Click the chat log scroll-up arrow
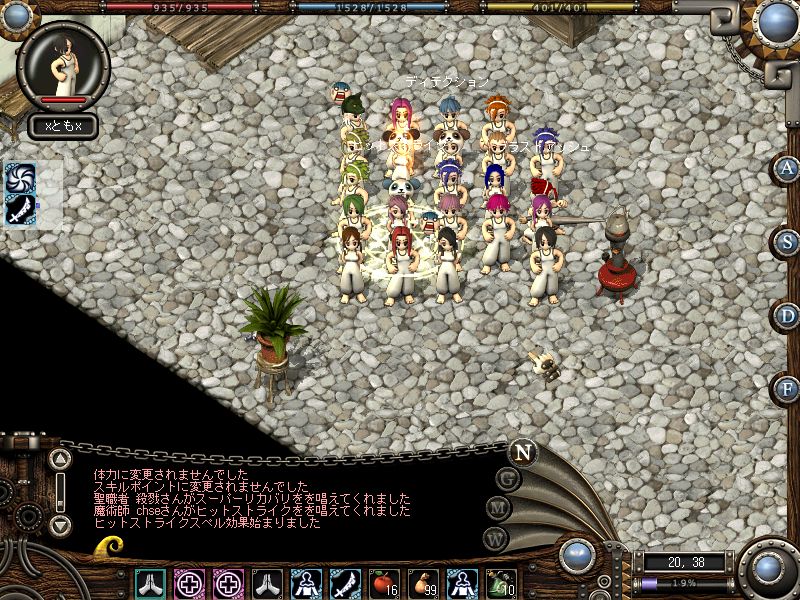Image resolution: width=800 pixels, height=600 pixels. (x=60, y=460)
